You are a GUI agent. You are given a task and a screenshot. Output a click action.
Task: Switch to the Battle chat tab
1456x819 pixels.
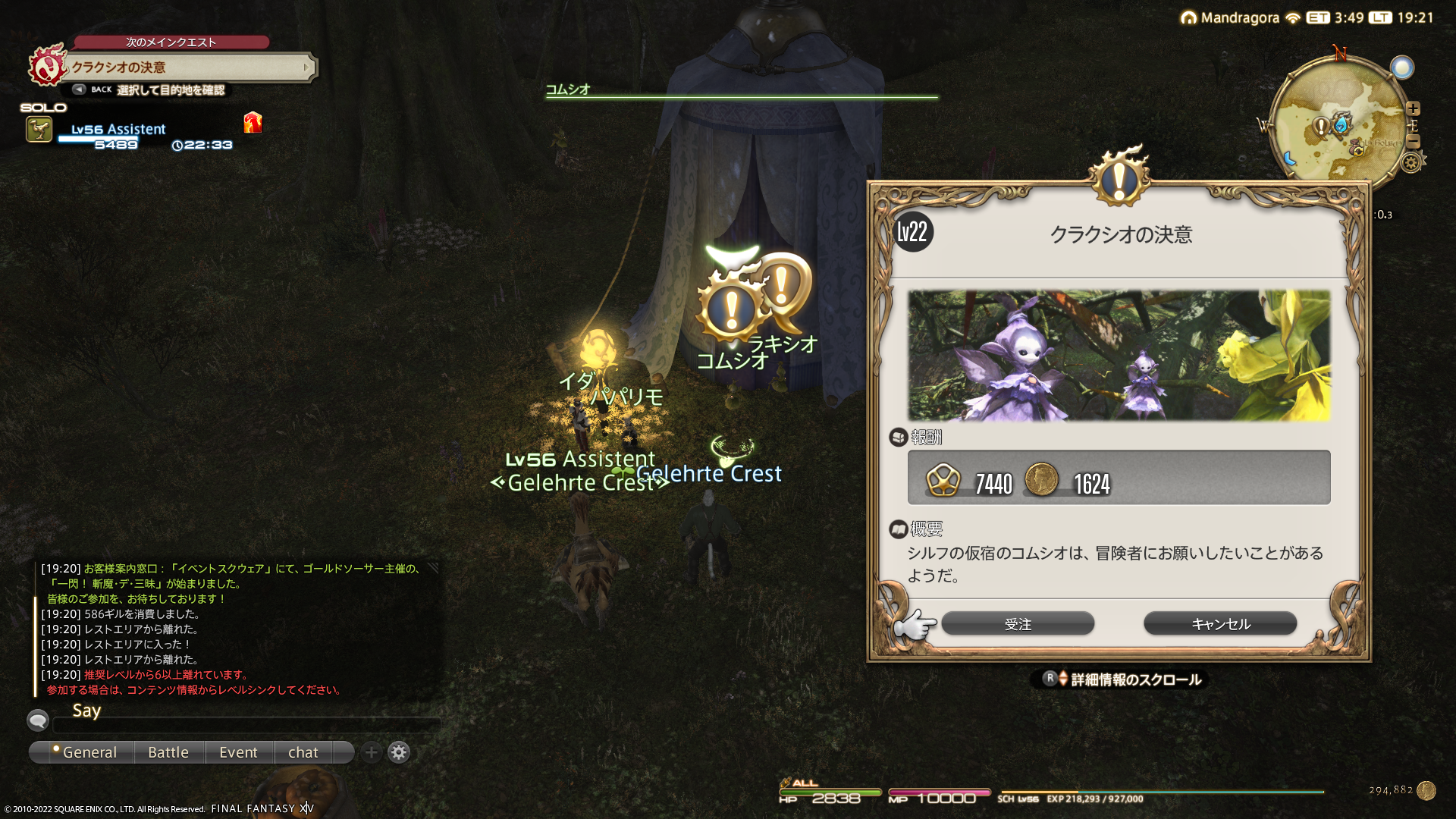tap(168, 752)
